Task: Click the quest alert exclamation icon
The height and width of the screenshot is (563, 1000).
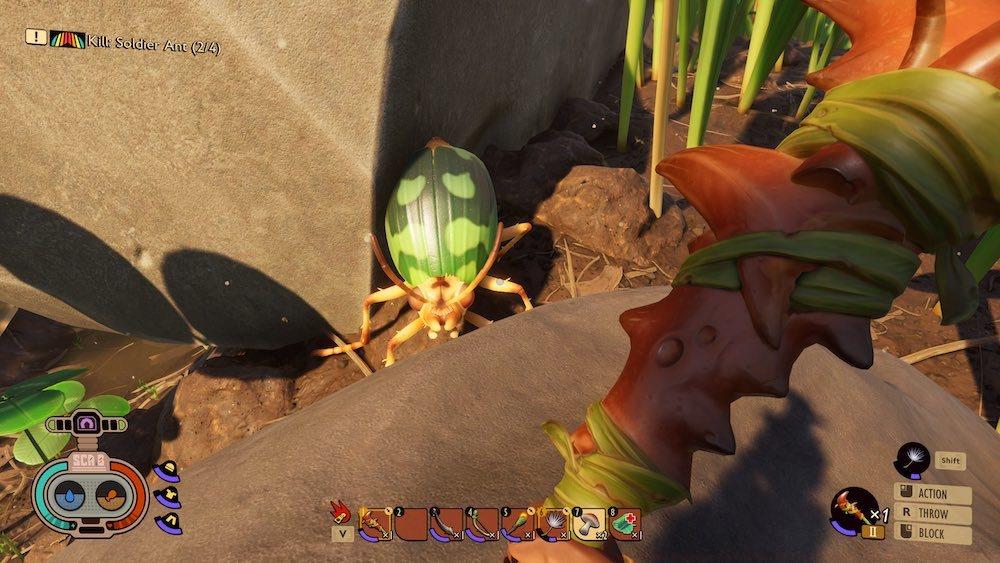Action: coord(35,37)
